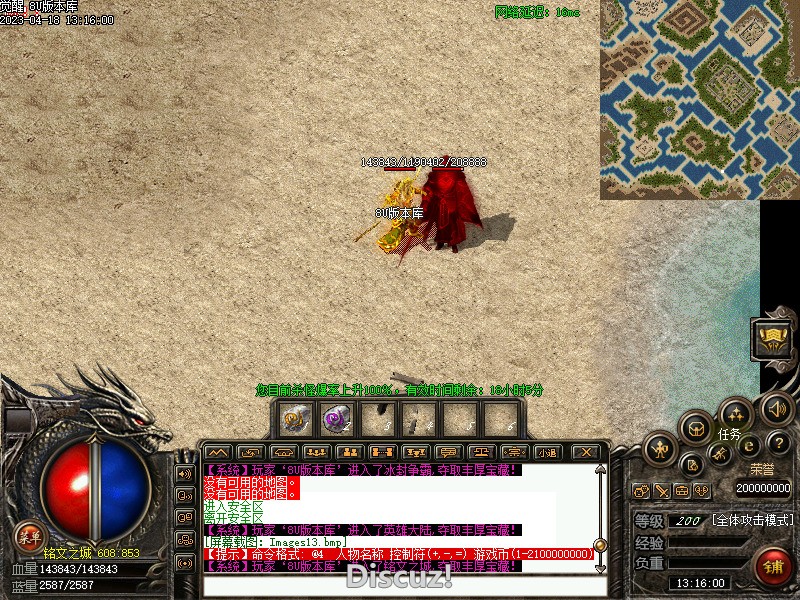Screen dimensions: 800x600
Task: Click the crossed swords orb button
Action: click(x=720, y=455)
